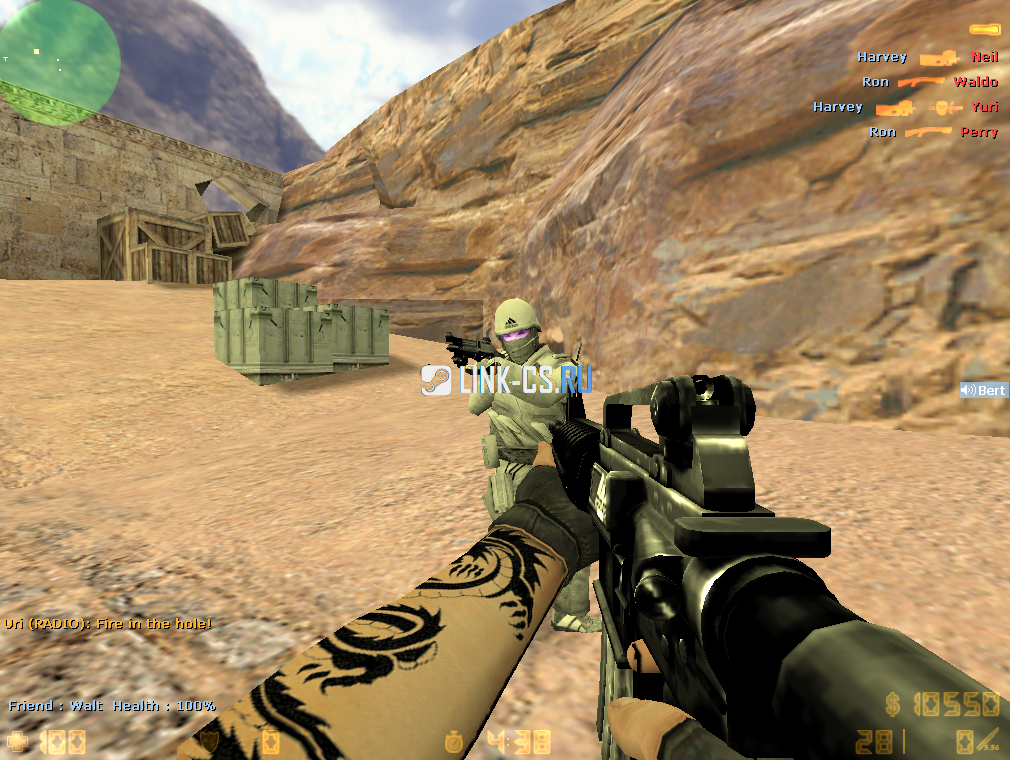
Task: Select the Ron killed Perry feed entry
Action: [932, 132]
